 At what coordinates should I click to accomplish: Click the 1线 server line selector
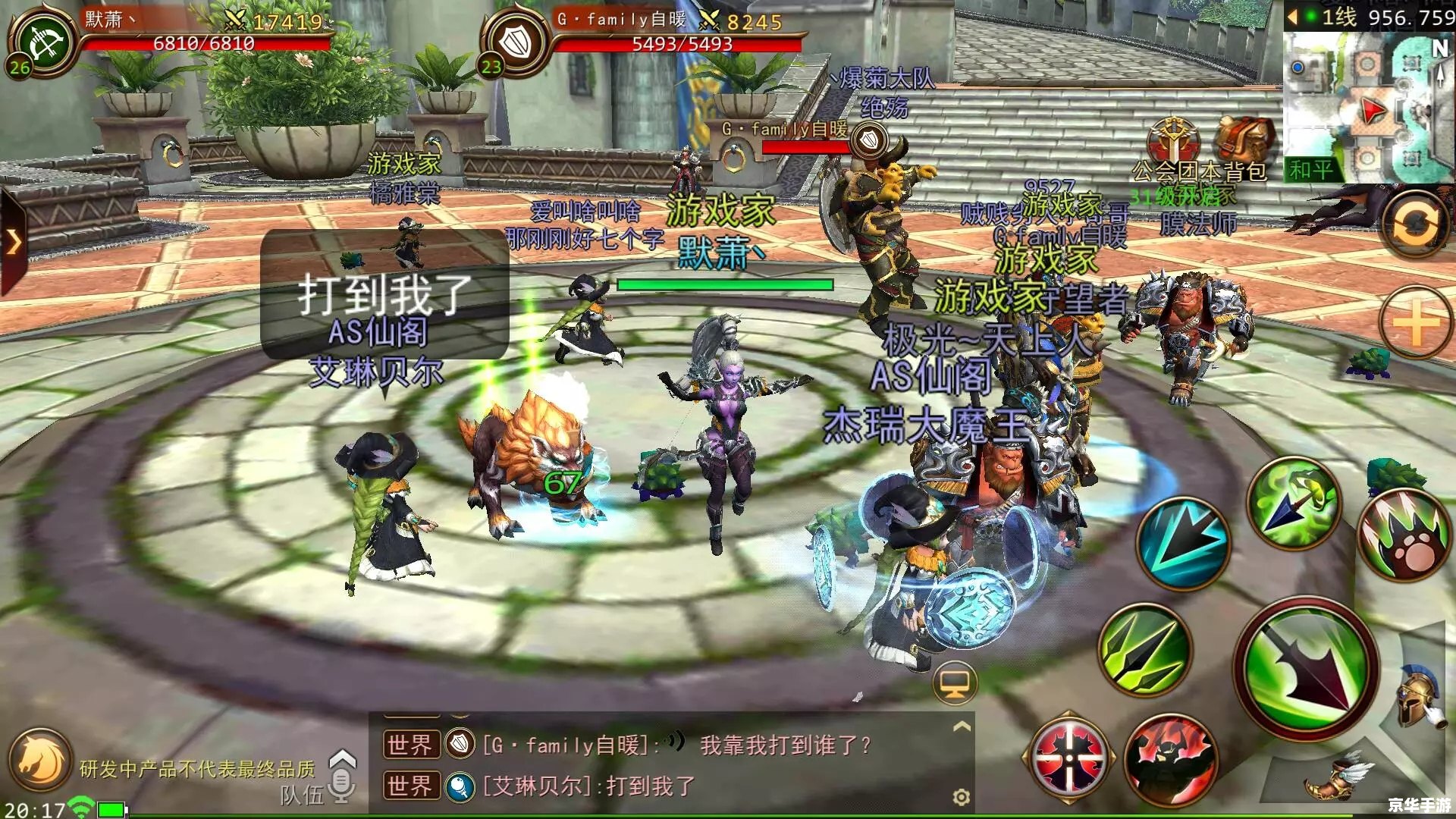1338,17
